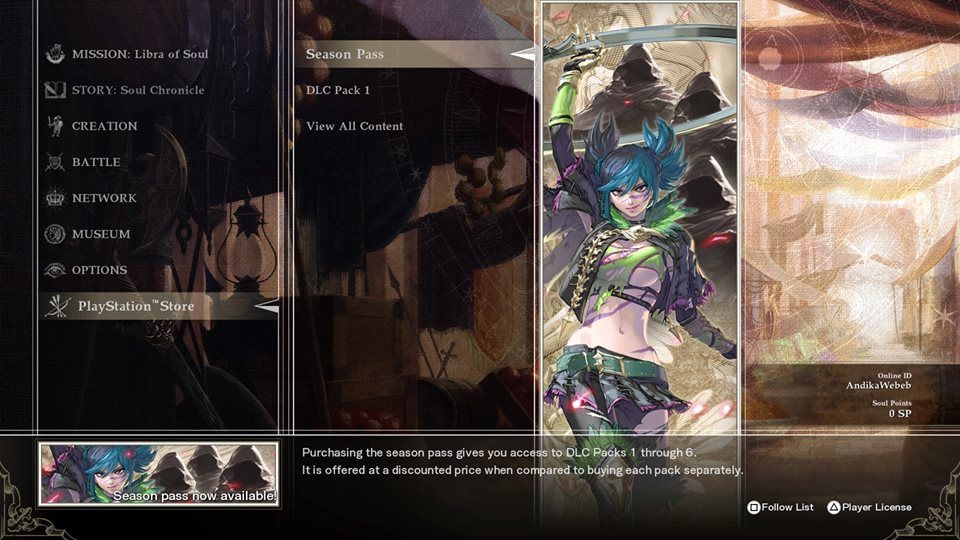Open the OPTIONS menu
The image size is (960, 540).
(99, 270)
